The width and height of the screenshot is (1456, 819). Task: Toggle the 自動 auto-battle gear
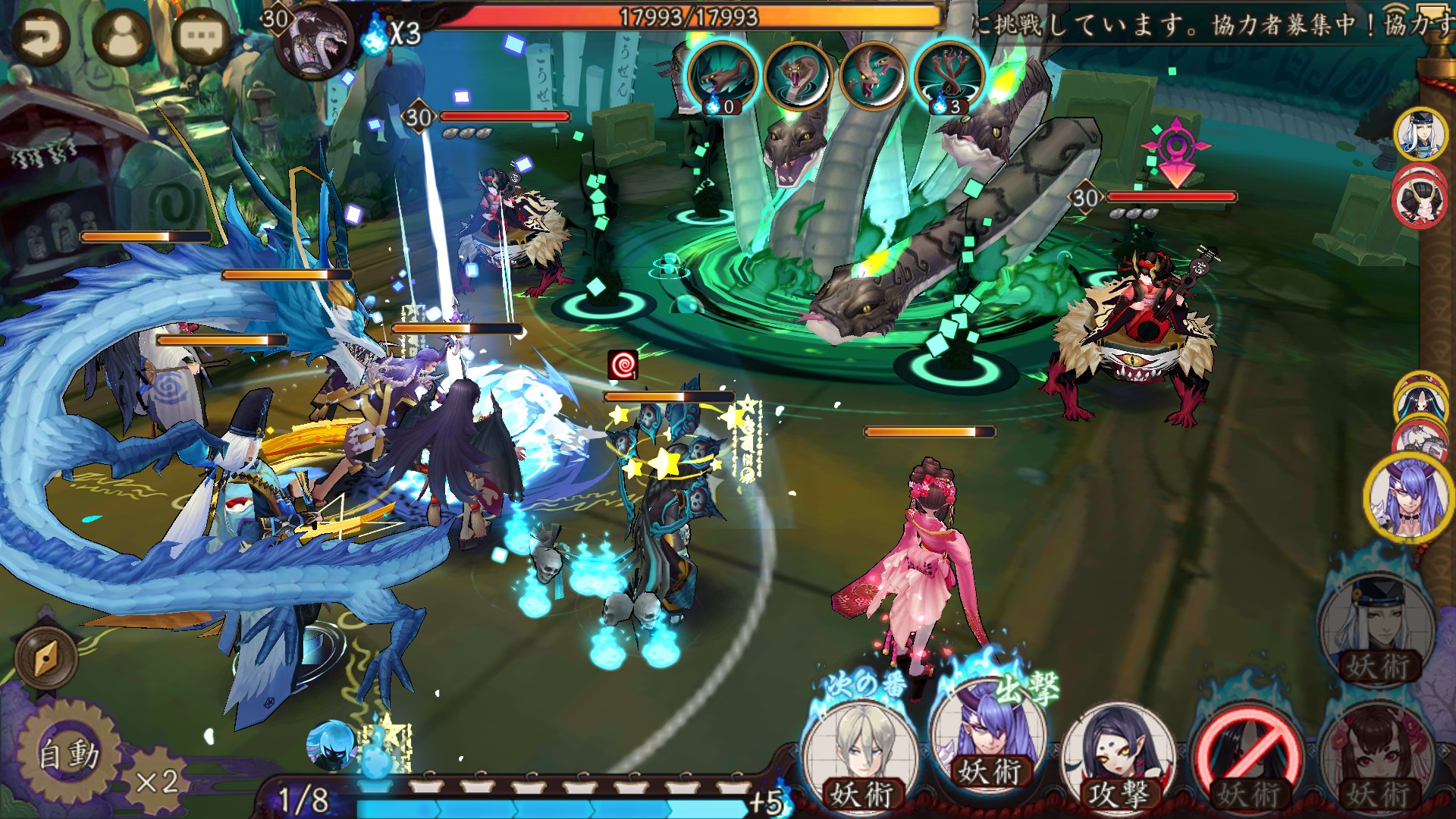point(68,753)
